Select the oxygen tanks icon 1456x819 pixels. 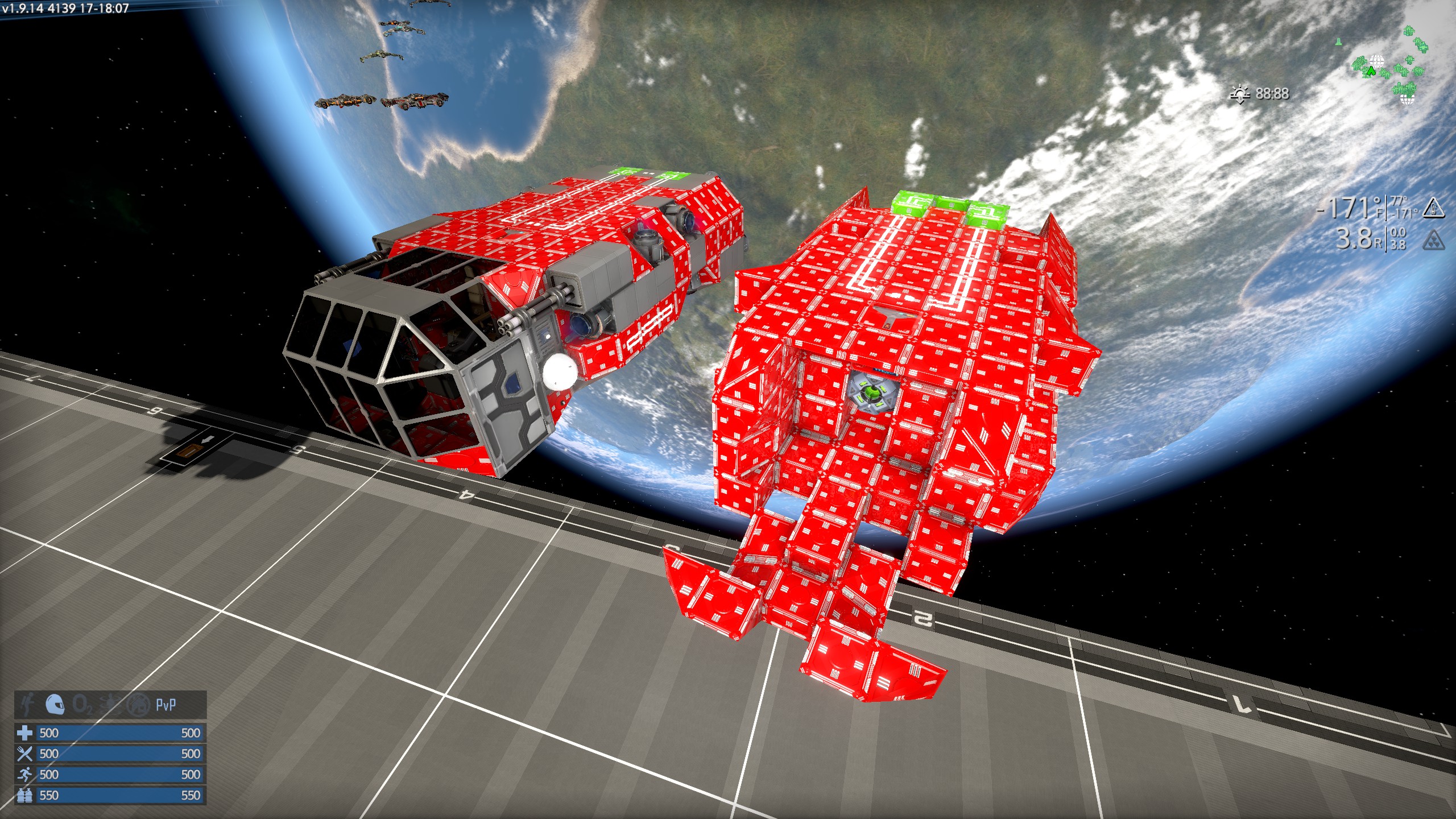coord(24,795)
